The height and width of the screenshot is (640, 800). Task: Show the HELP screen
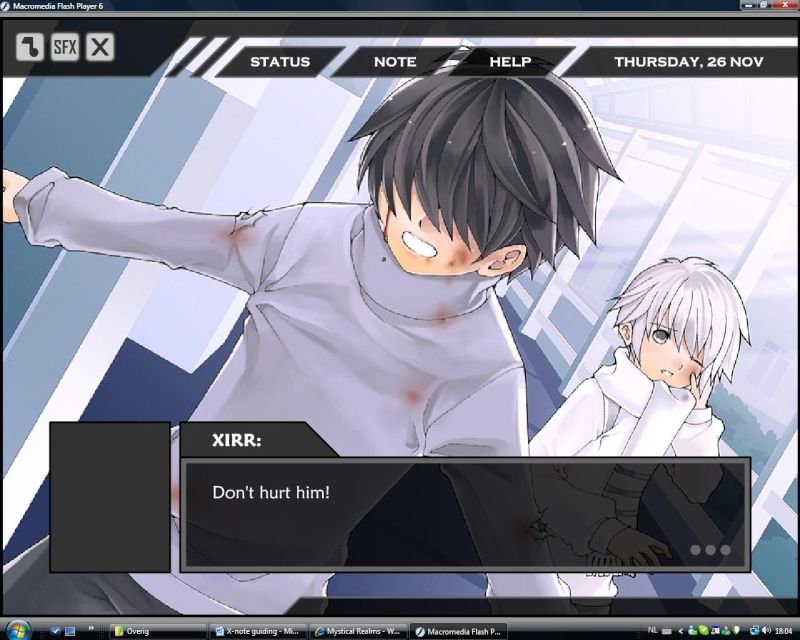click(510, 62)
